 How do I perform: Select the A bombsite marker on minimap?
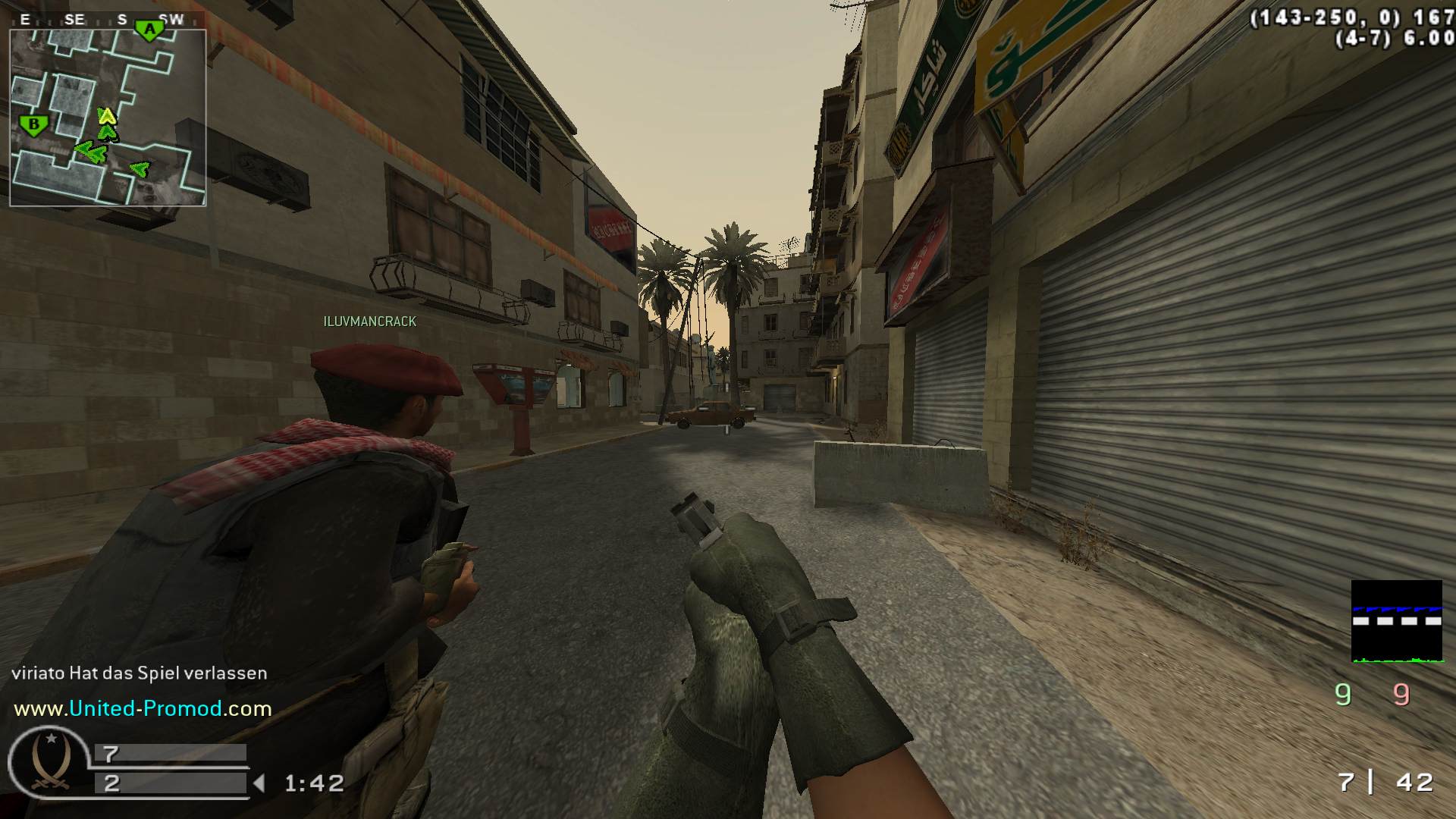click(149, 30)
